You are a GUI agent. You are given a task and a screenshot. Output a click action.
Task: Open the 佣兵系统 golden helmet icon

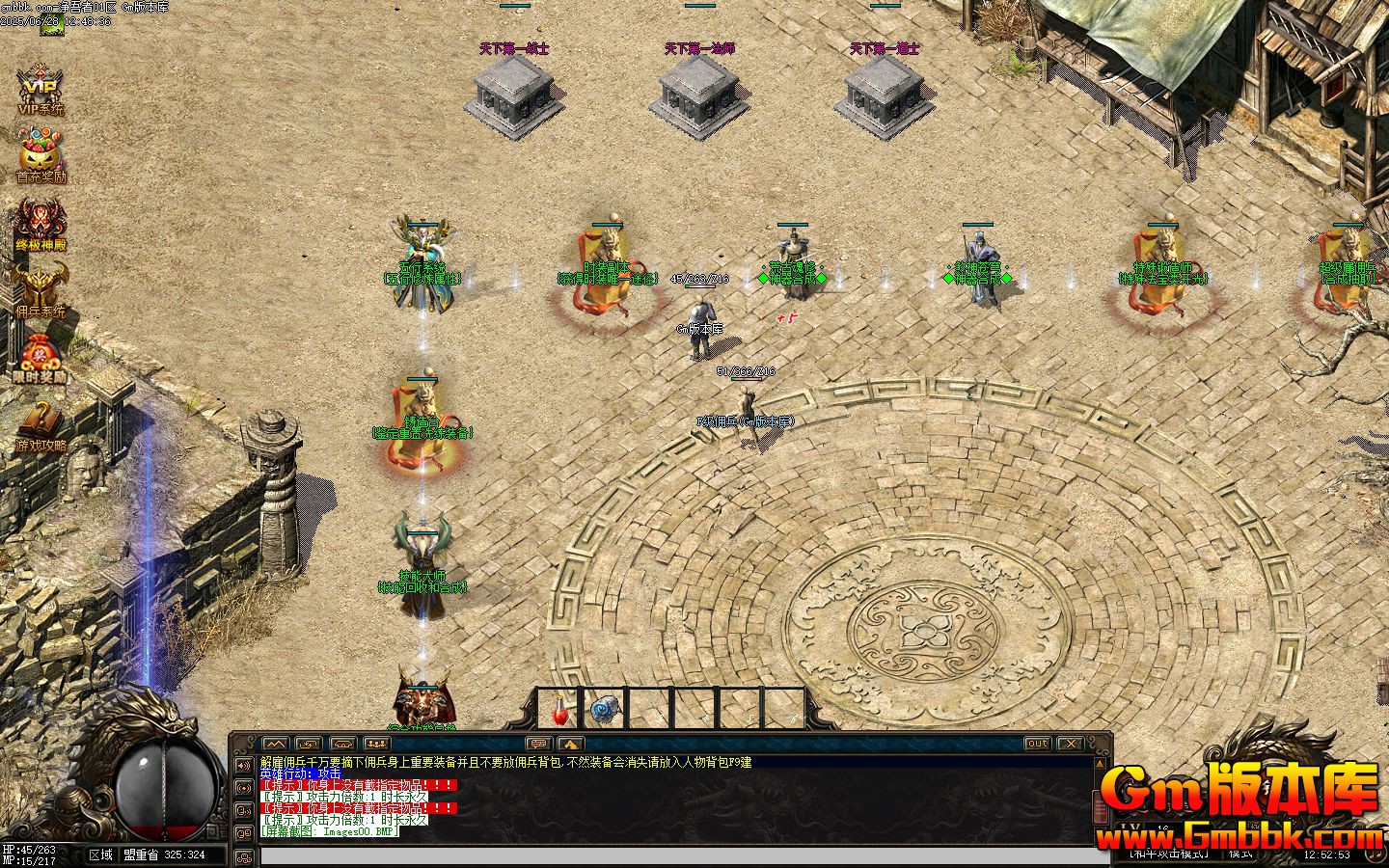(x=41, y=290)
